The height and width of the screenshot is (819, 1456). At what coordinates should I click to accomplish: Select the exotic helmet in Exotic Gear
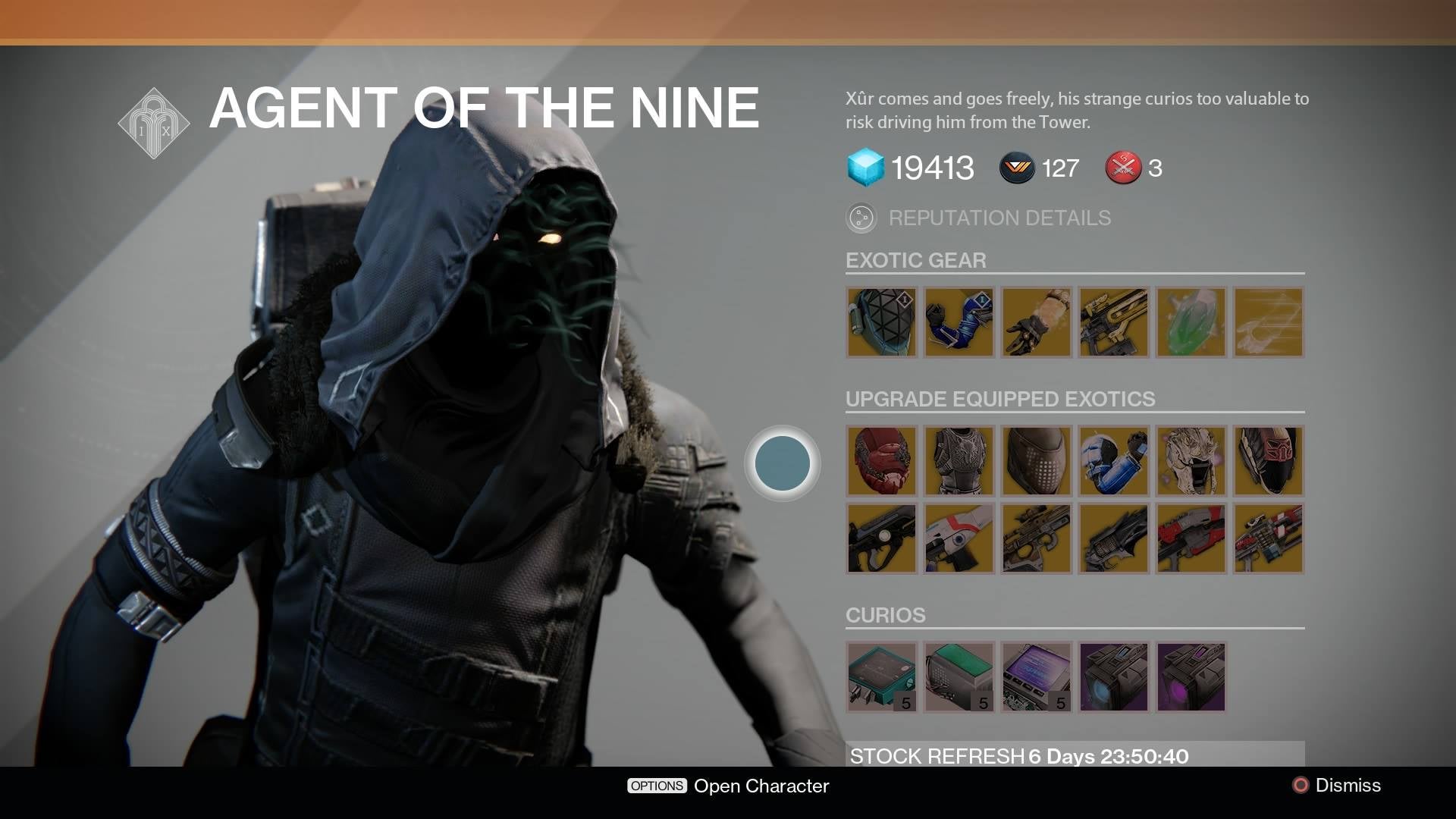point(881,322)
